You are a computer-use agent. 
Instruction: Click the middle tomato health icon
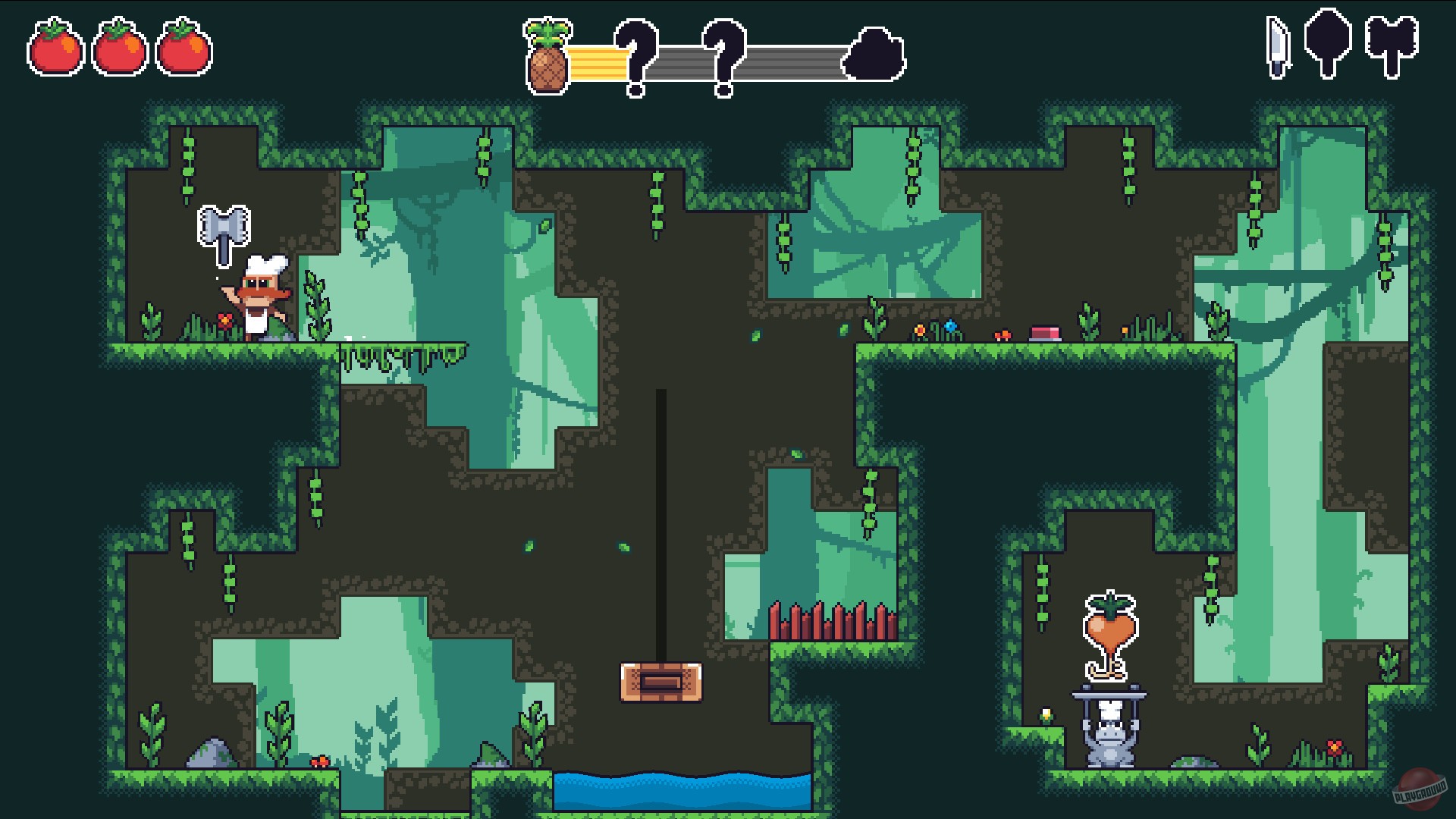tap(118, 48)
